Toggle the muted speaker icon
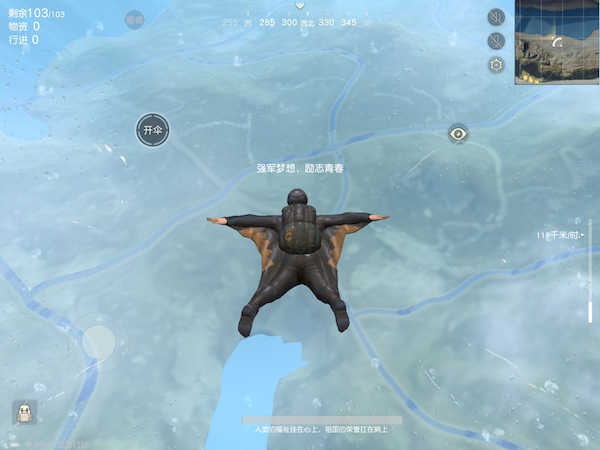The height and width of the screenshot is (450, 600). (x=496, y=17)
